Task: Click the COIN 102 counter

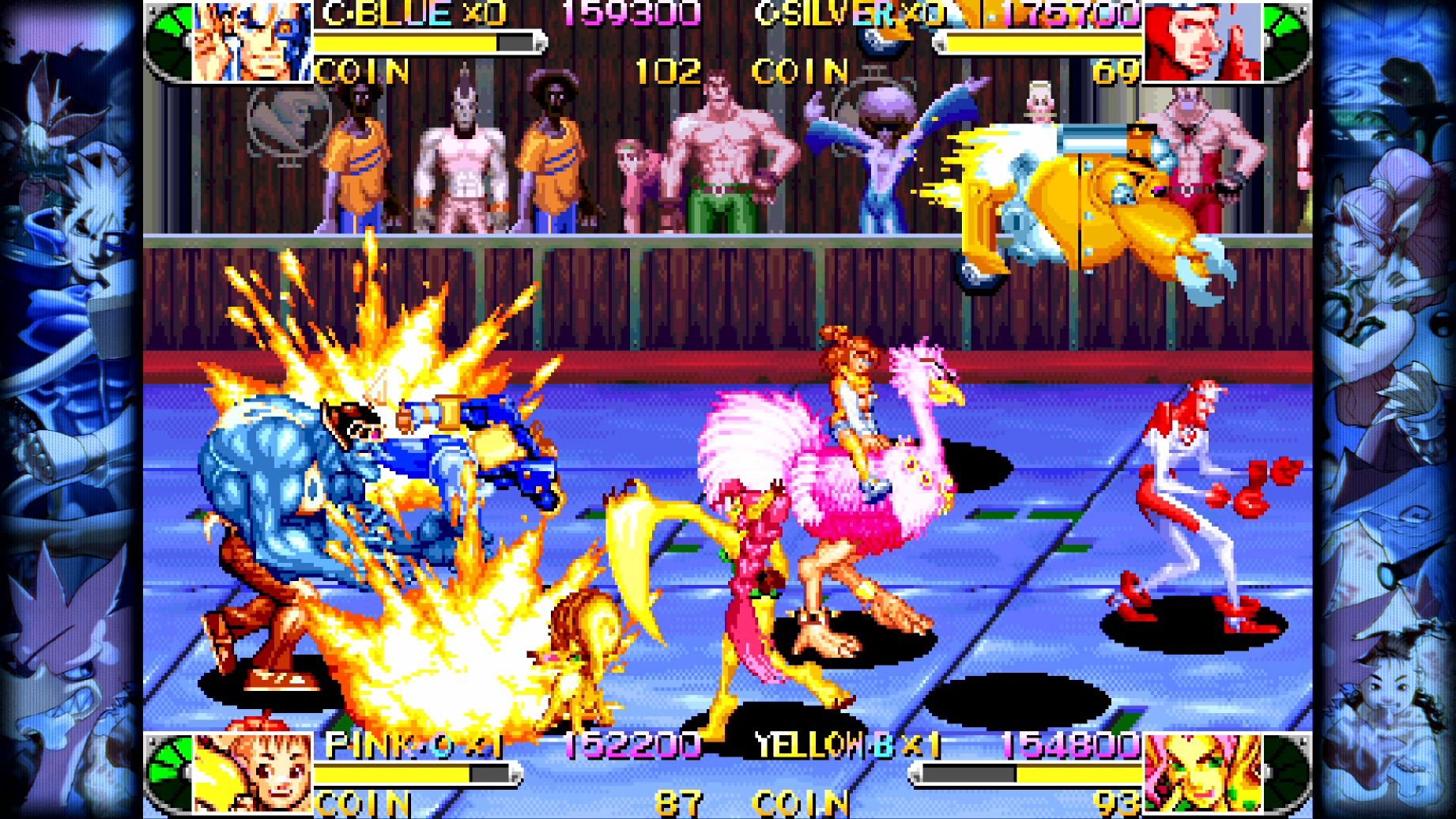Action: click(x=666, y=70)
